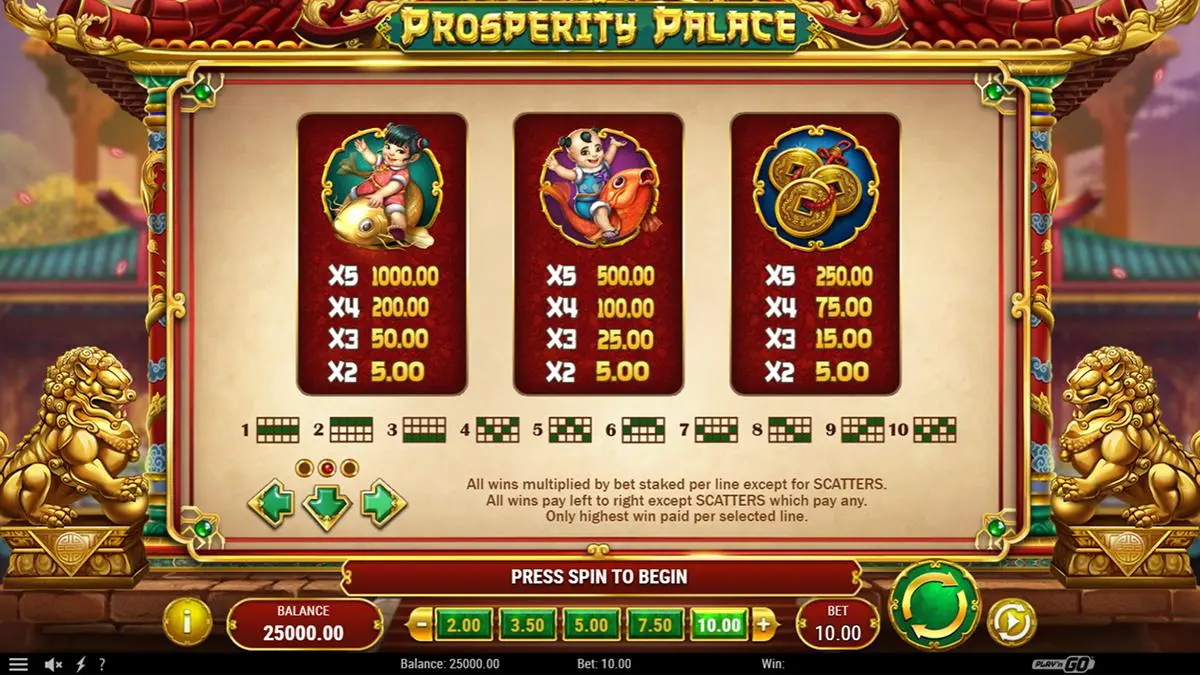1200x675 pixels.
Task: Choose the 3.50 bet amount
Action: tap(527, 626)
